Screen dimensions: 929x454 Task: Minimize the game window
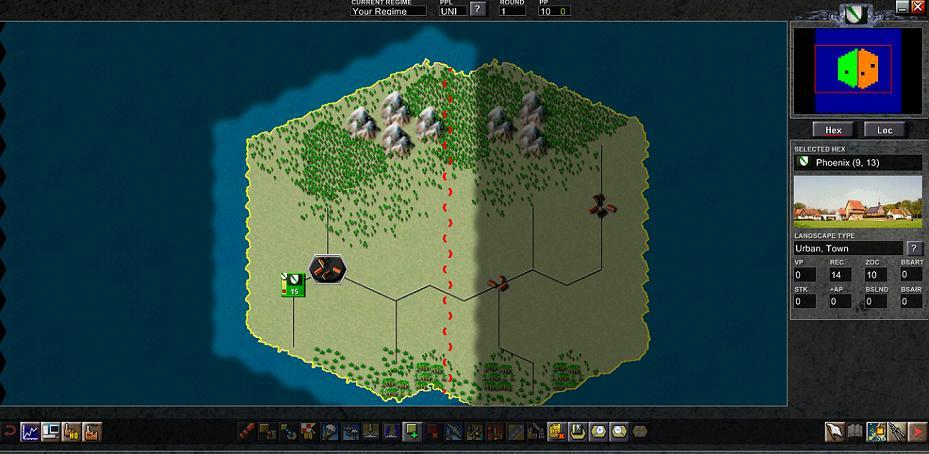901,7
